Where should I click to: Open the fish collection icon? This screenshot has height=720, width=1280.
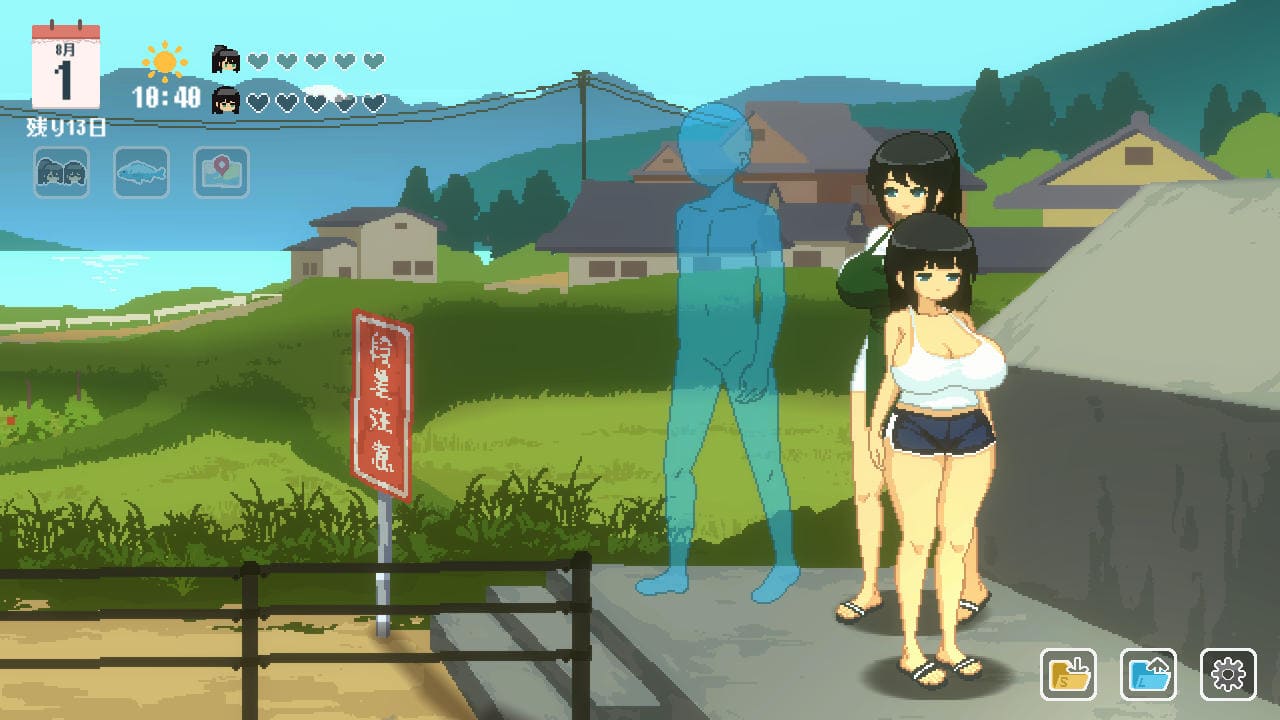click(x=141, y=173)
